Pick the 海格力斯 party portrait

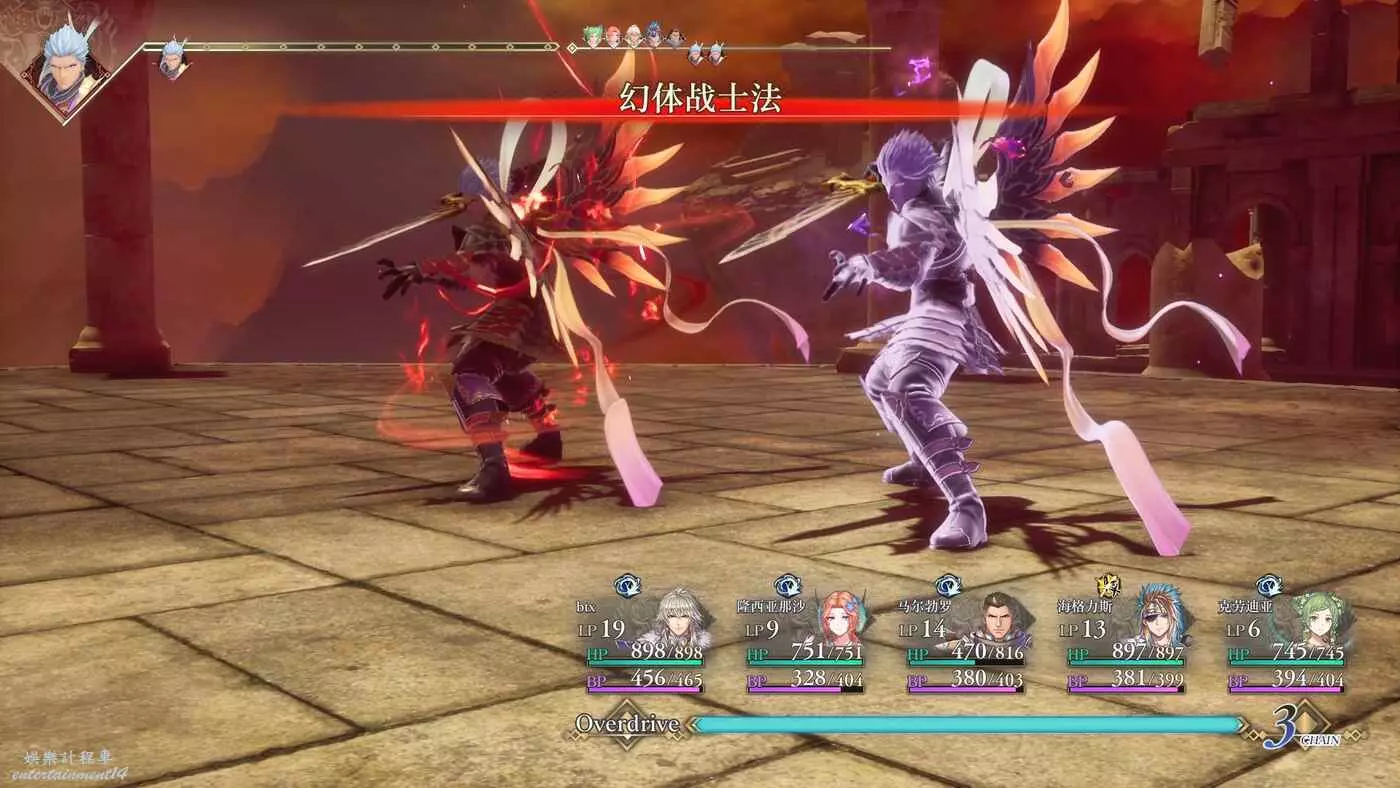coord(1160,620)
